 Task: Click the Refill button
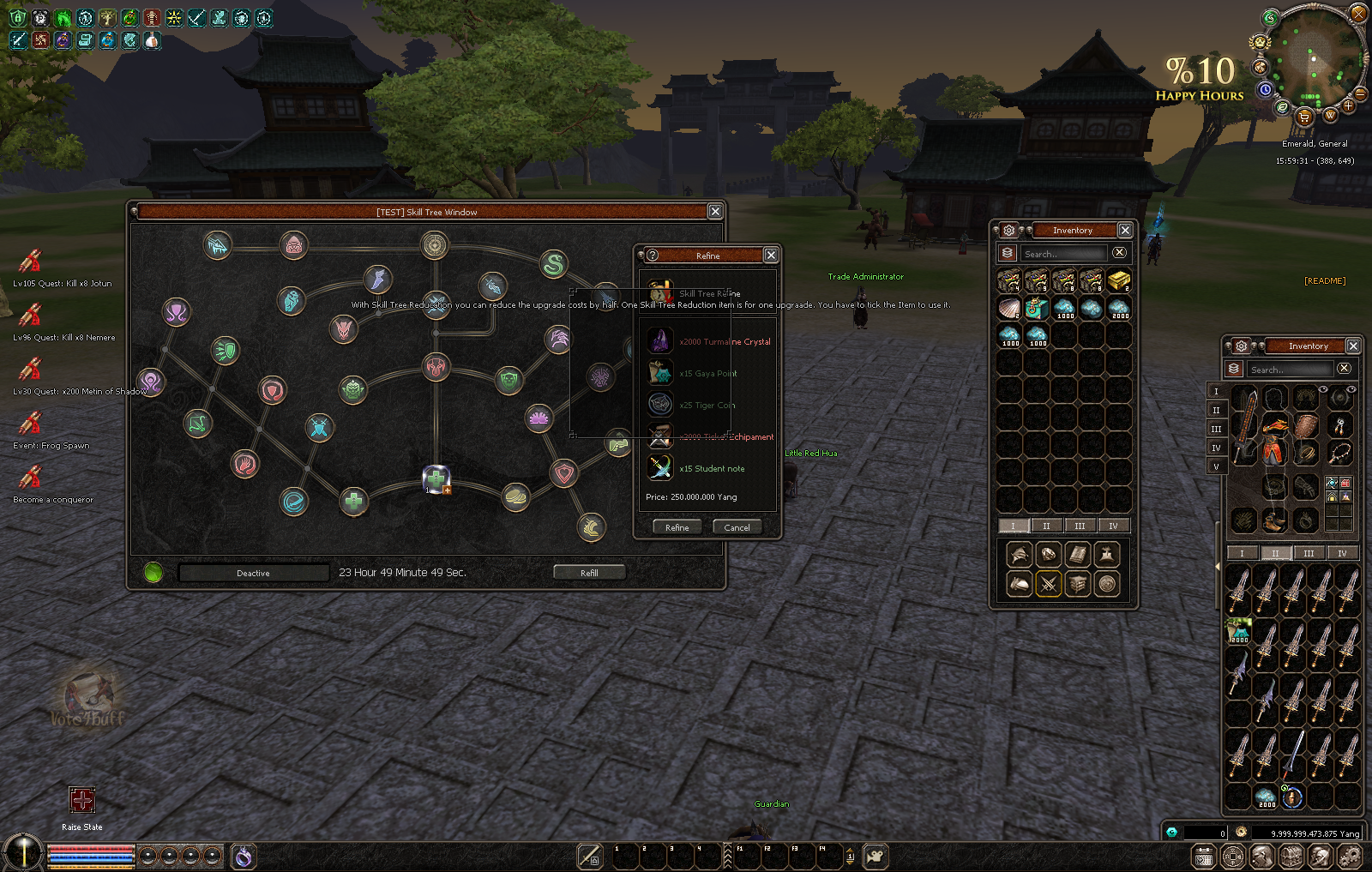click(x=589, y=573)
